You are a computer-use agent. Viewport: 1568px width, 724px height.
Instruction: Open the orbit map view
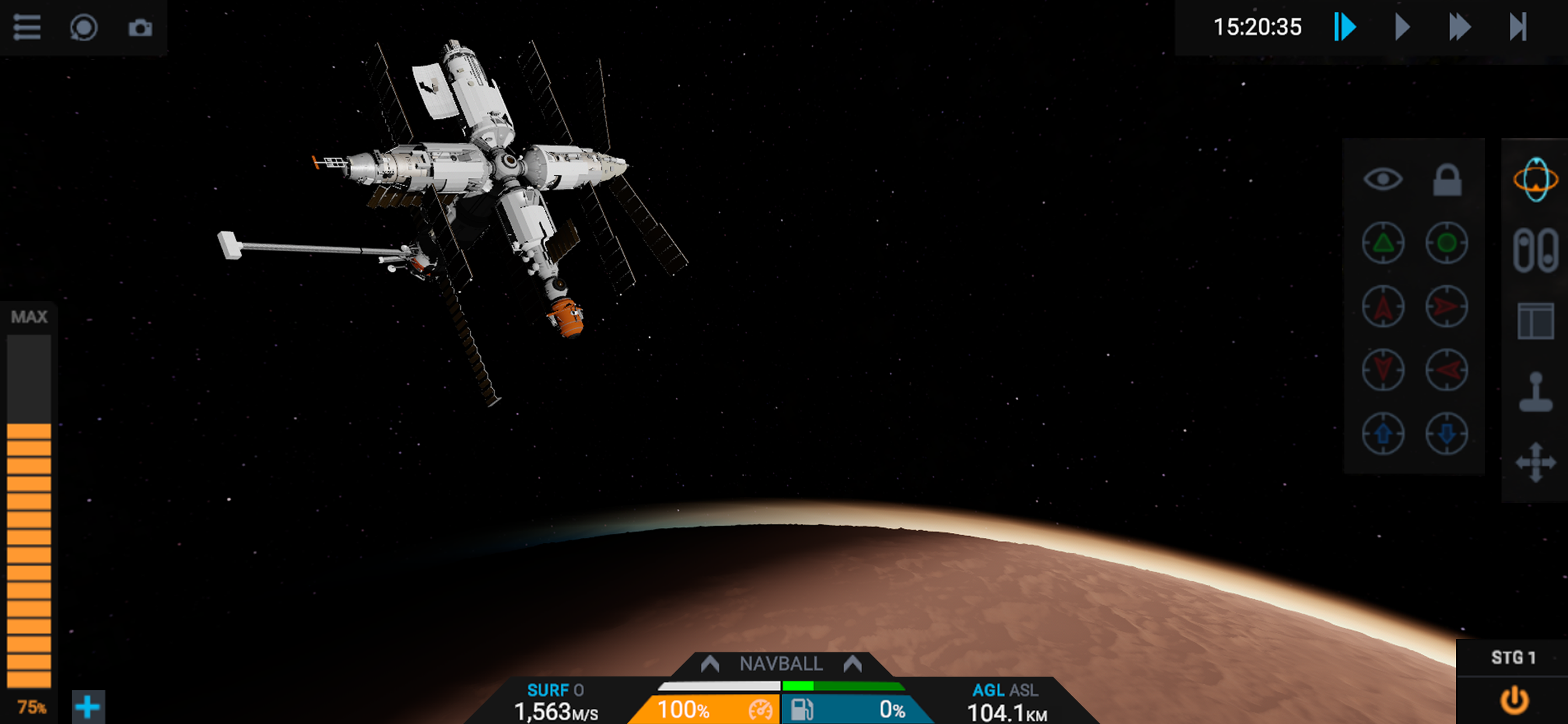pos(1535,180)
